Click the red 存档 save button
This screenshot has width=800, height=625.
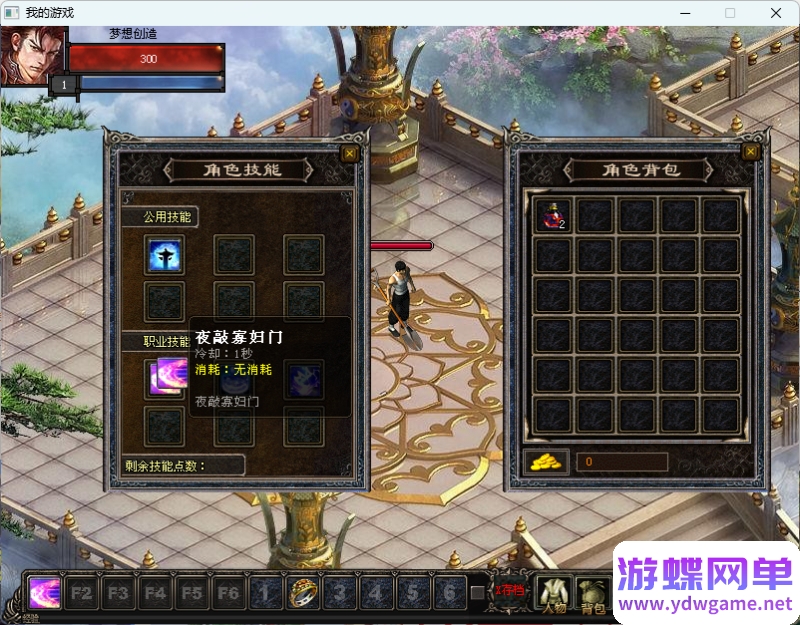click(511, 590)
